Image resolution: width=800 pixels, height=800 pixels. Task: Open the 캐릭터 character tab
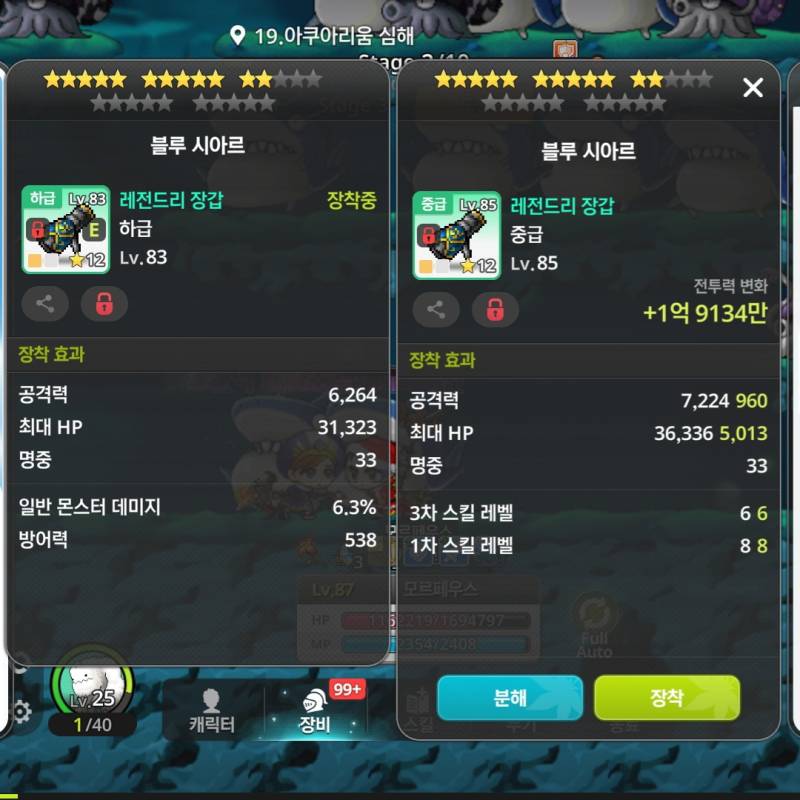[x=211, y=712]
